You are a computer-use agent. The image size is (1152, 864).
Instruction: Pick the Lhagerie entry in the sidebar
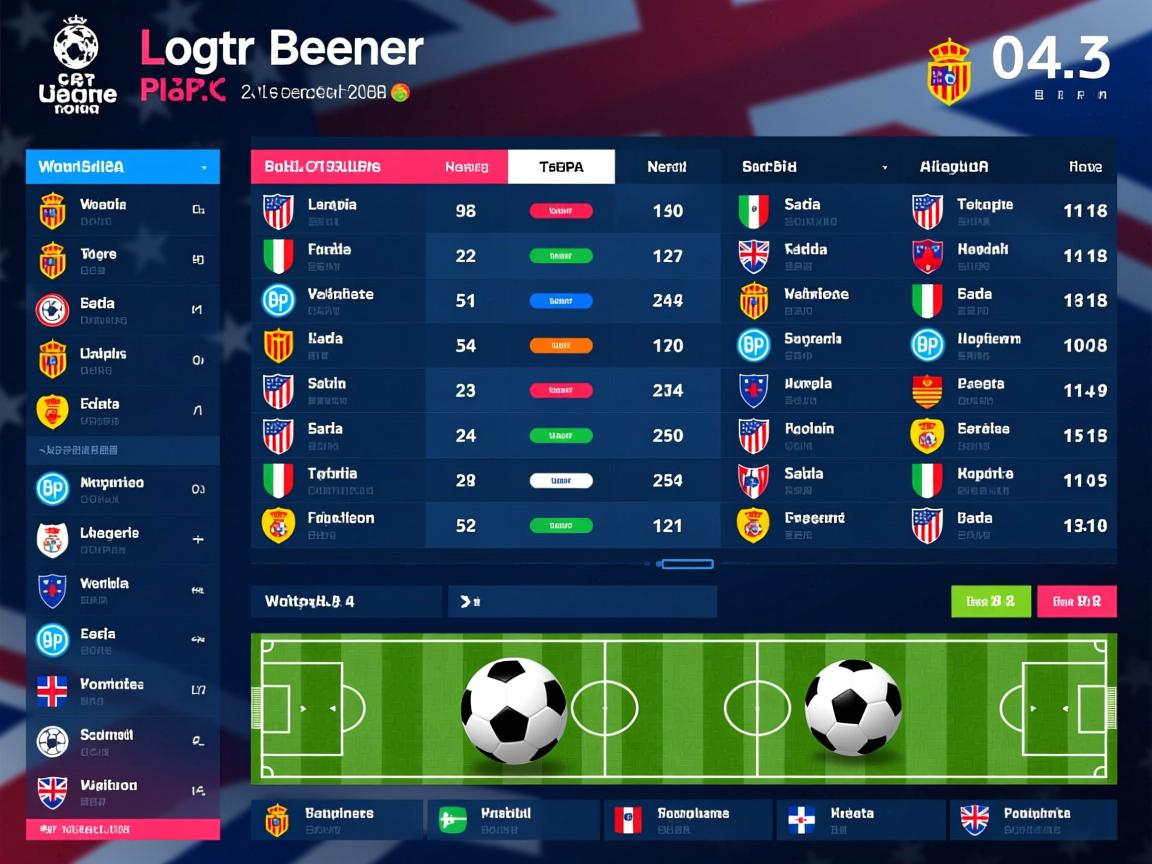pos(122,539)
